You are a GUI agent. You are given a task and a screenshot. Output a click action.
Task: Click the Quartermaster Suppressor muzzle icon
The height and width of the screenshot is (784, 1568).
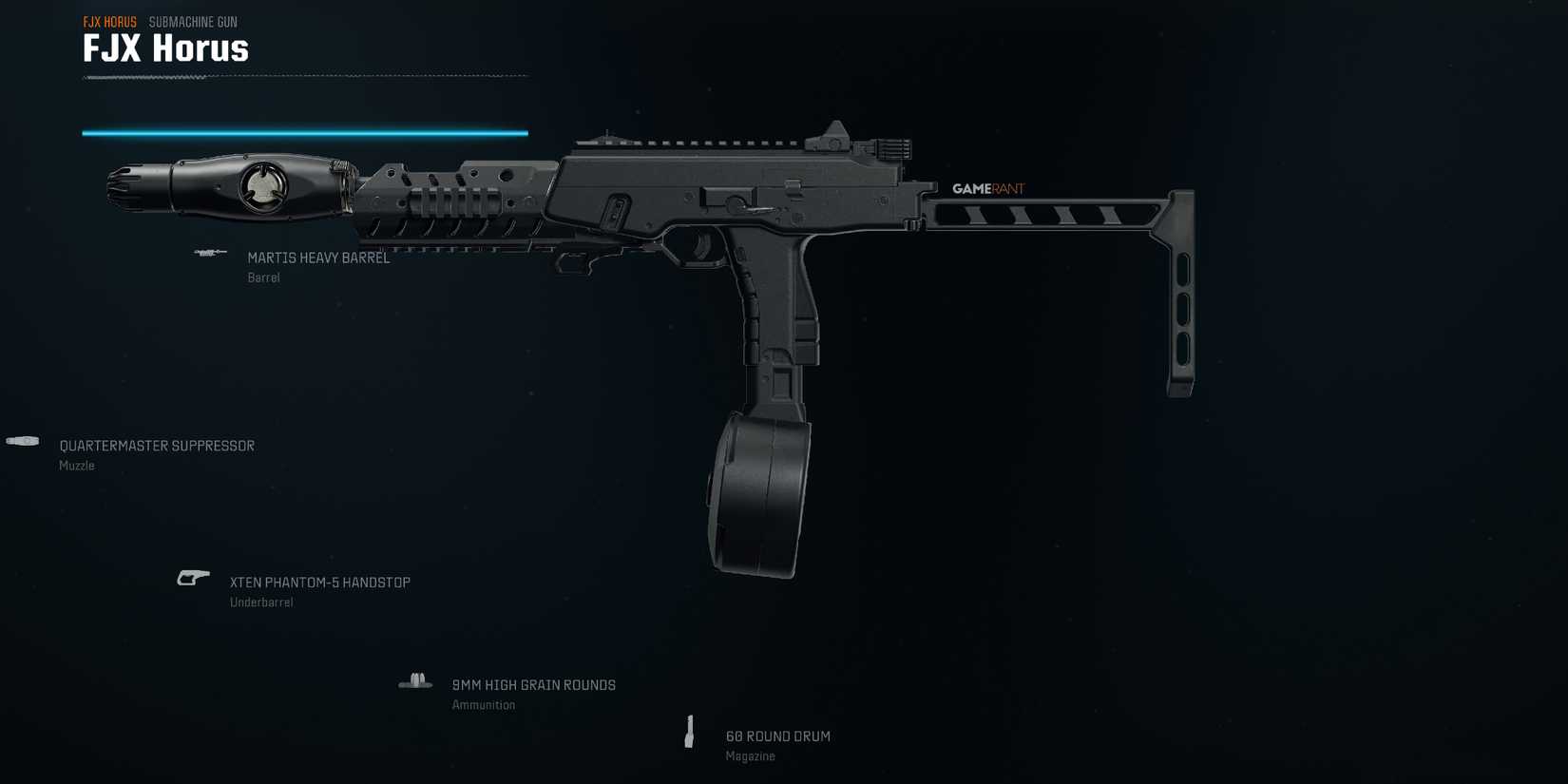(x=21, y=440)
